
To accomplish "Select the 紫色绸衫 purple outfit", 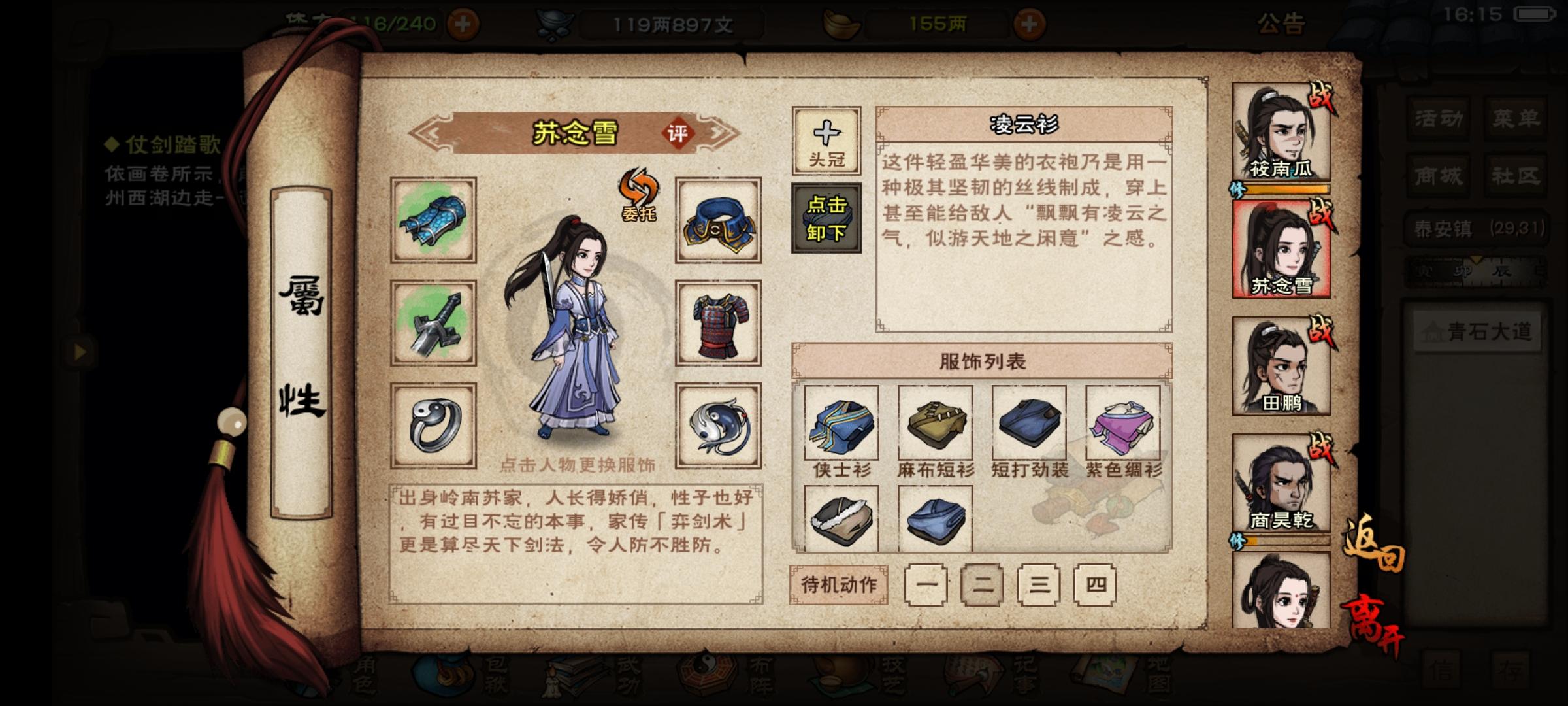I will pos(1124,425).
